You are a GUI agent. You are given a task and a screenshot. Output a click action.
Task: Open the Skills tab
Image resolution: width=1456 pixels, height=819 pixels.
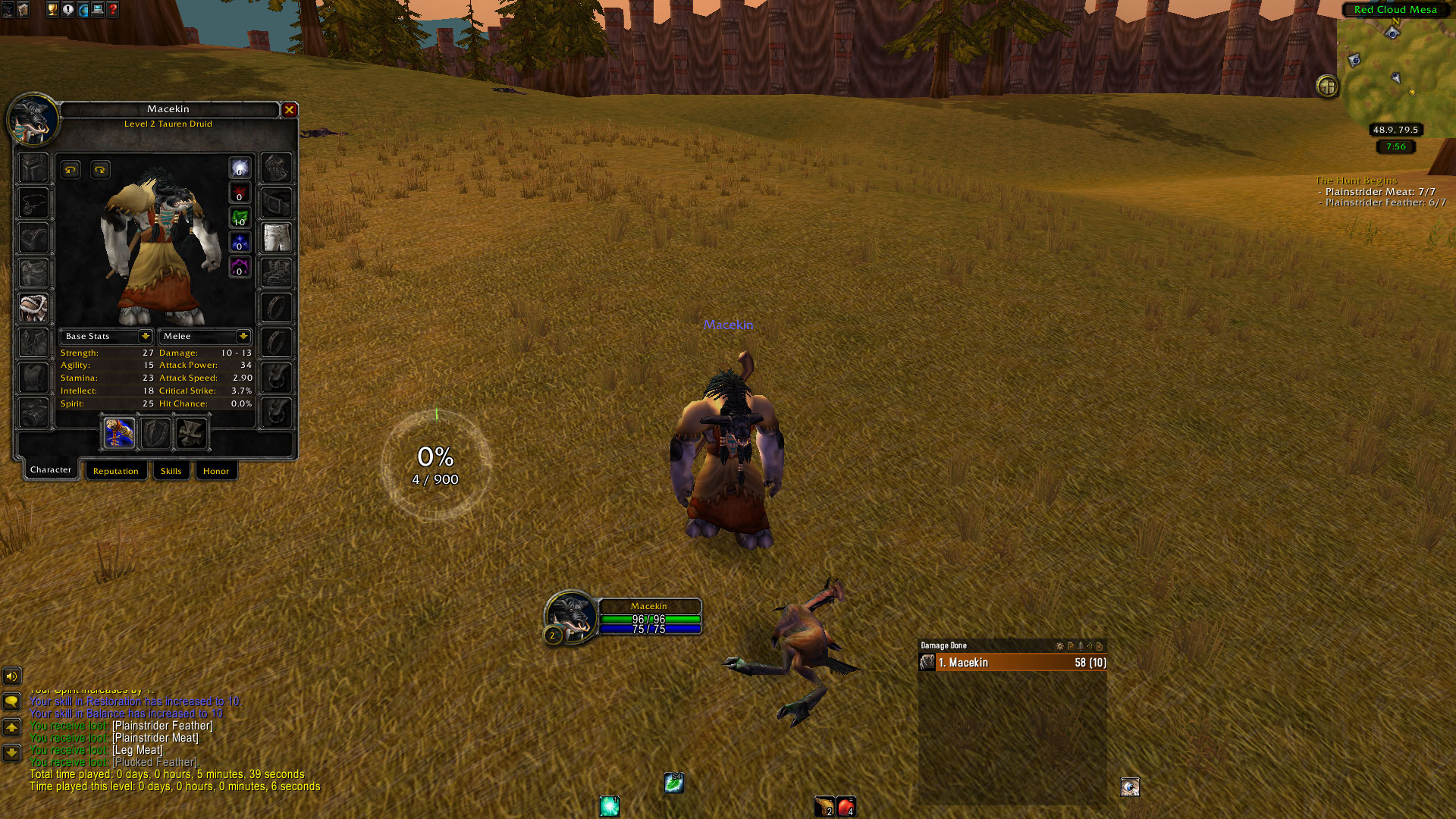(171, 471)
